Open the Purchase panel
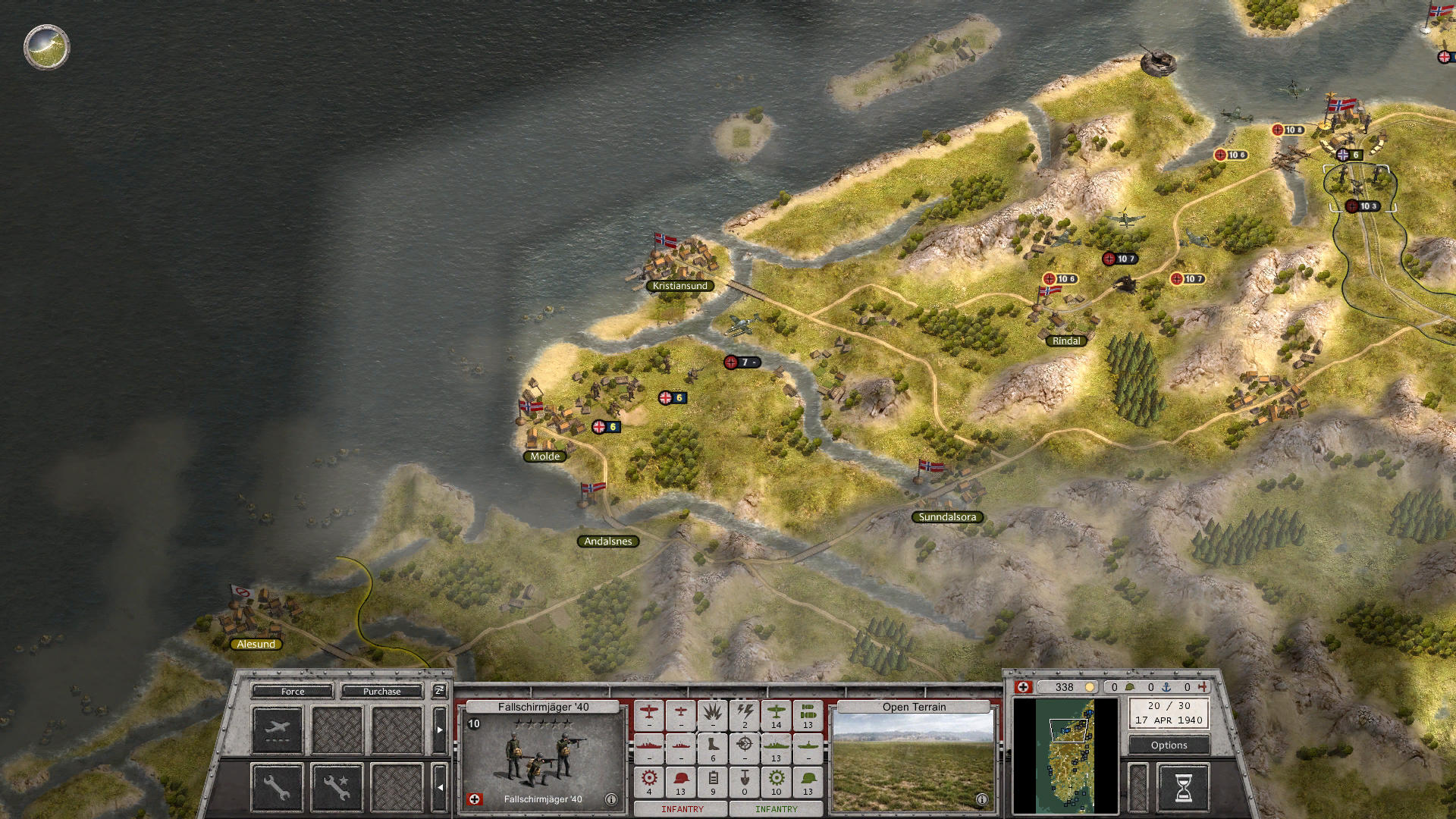 coord(382,692)
